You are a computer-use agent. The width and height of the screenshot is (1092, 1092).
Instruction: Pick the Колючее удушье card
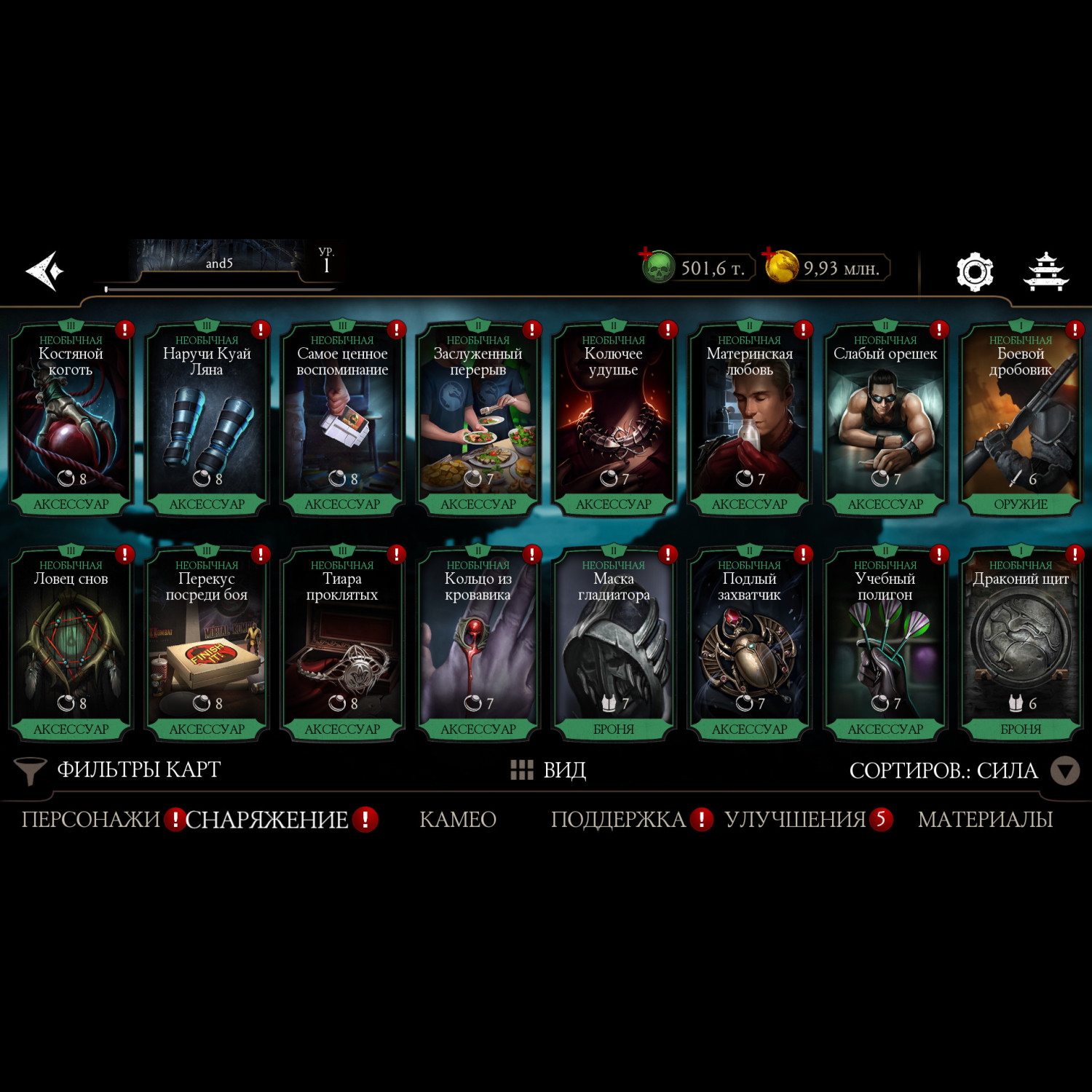tap(614, 420)
